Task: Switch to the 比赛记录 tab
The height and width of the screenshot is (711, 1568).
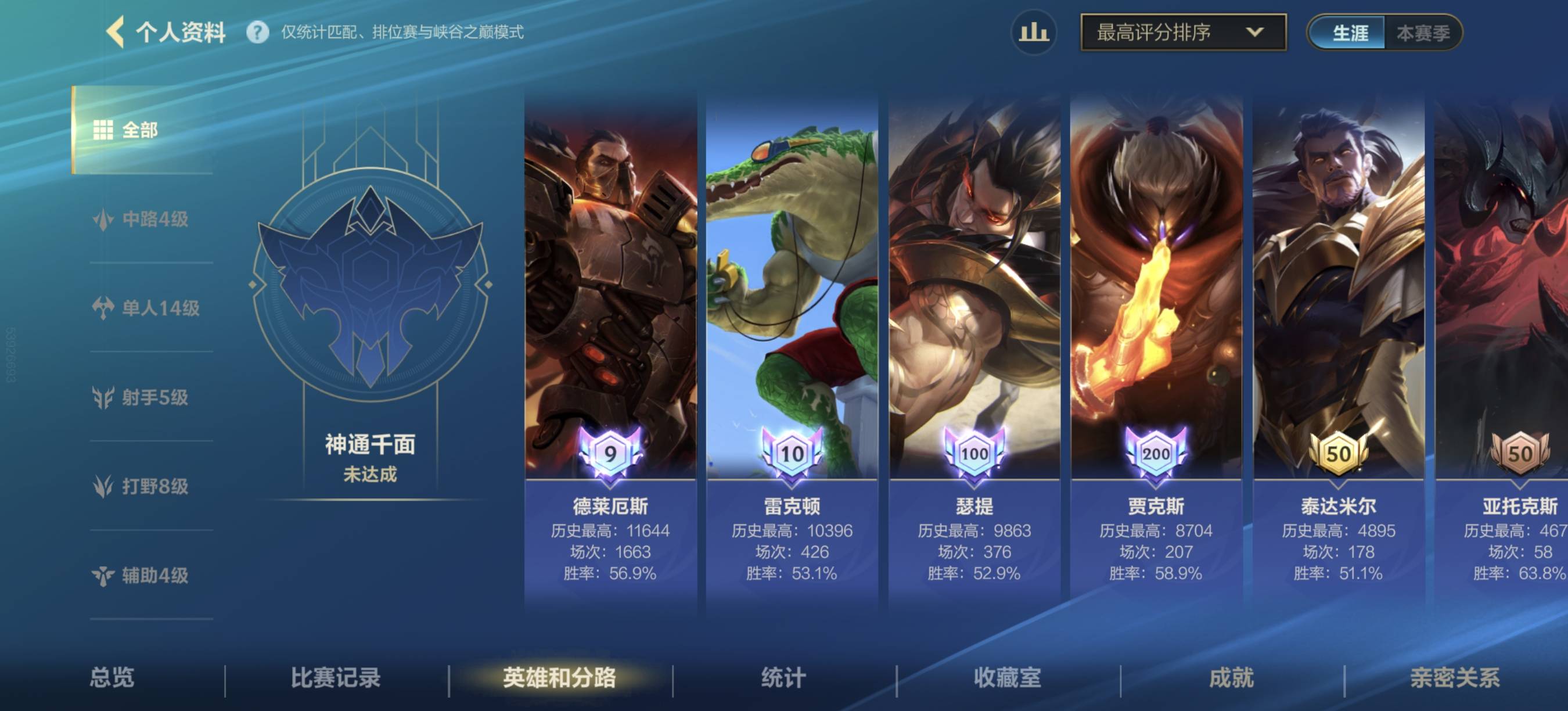Action: [x=336, y=677]
